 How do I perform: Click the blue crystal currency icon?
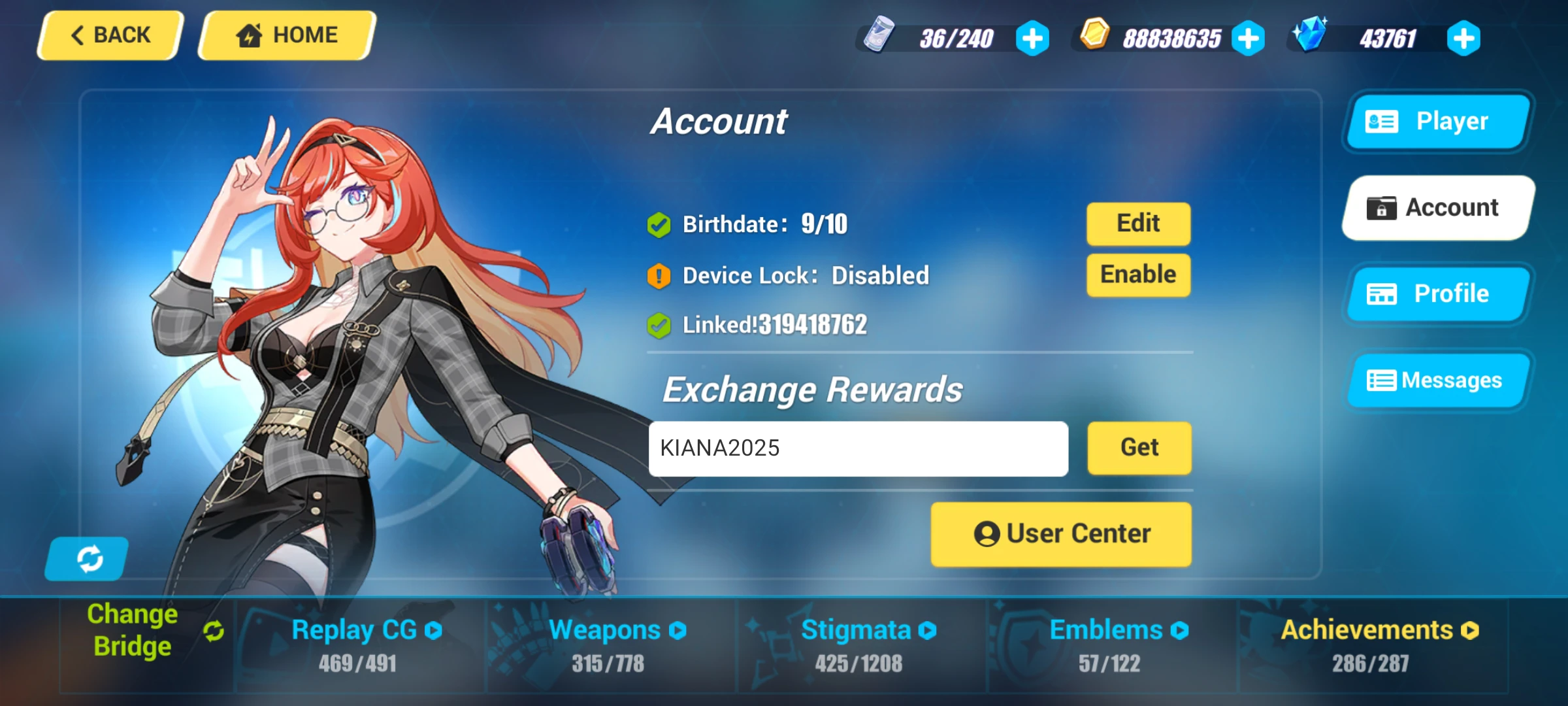coord(1312,36)
